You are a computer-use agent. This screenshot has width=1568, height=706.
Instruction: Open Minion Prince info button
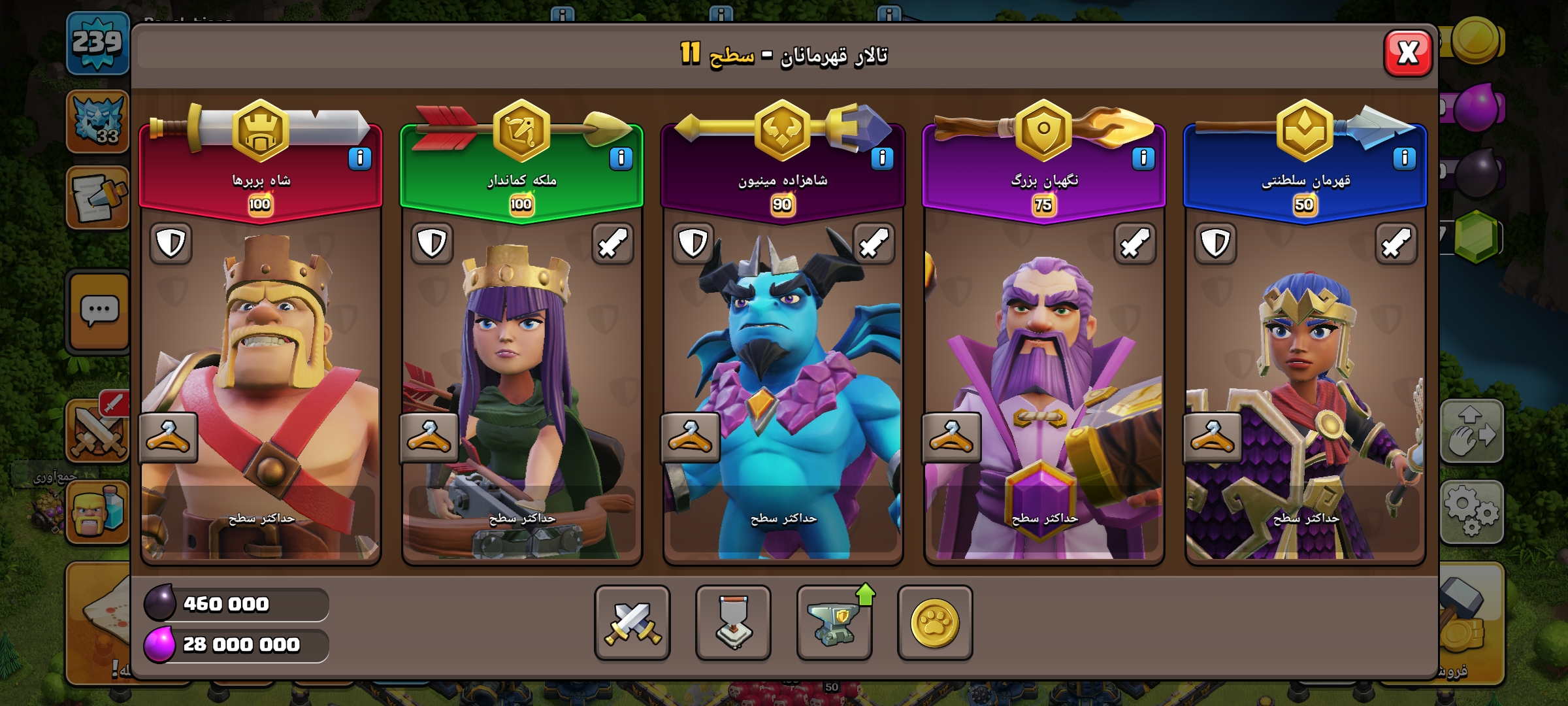click(x=882, y=159)
